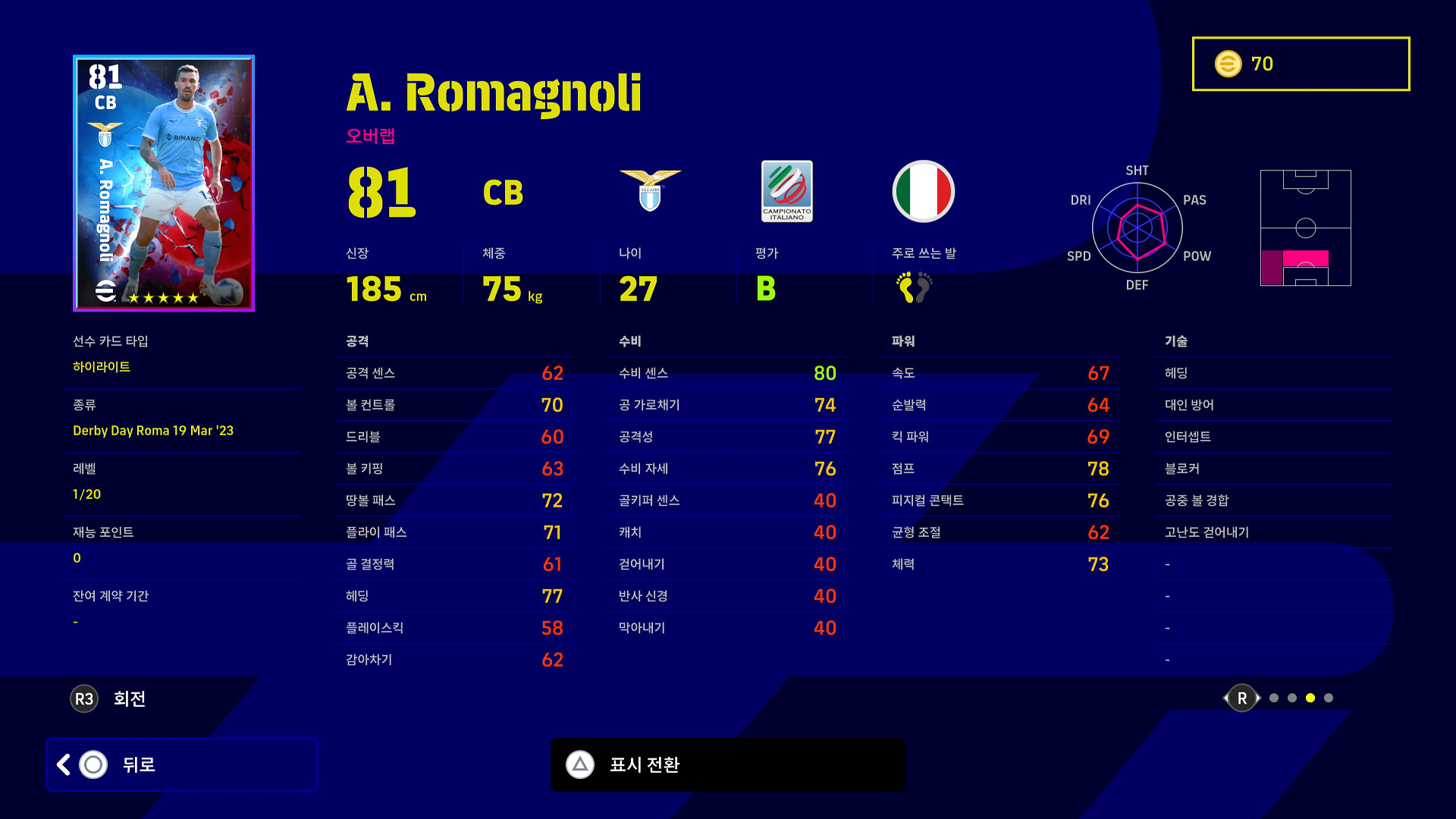
Task: Select the Campionato Italiano league badge
Action: (x=786, y=191)
